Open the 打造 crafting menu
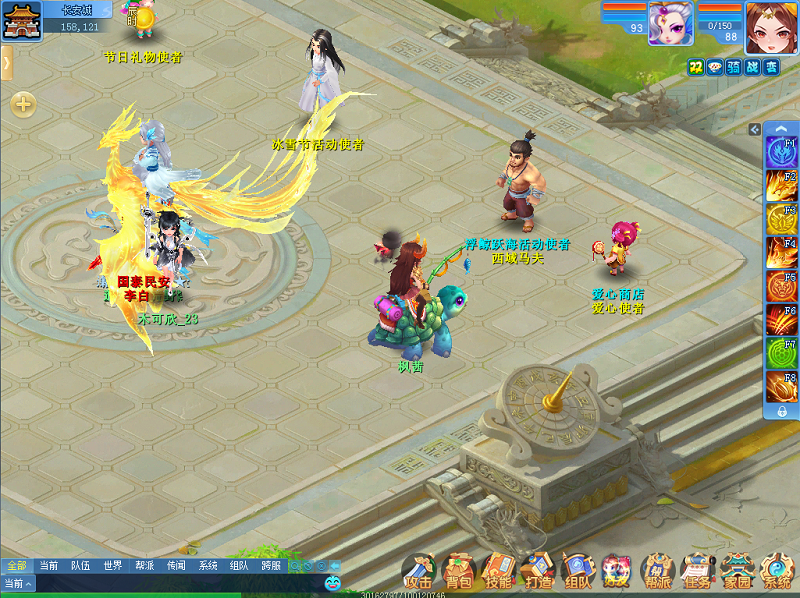Viewport: 800px width, 598px height. [x=538, y=571]
